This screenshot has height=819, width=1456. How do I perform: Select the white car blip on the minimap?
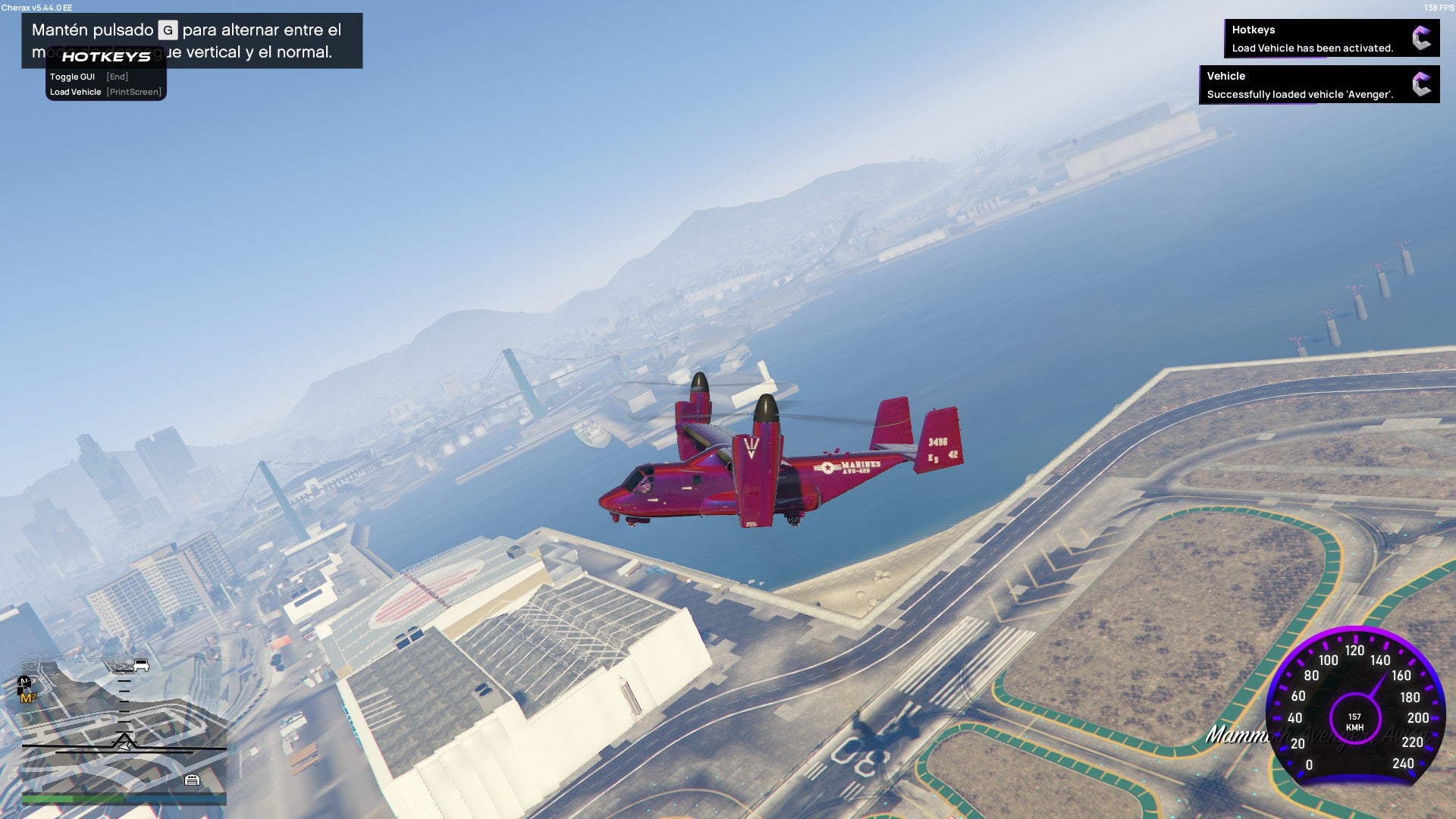141,666
